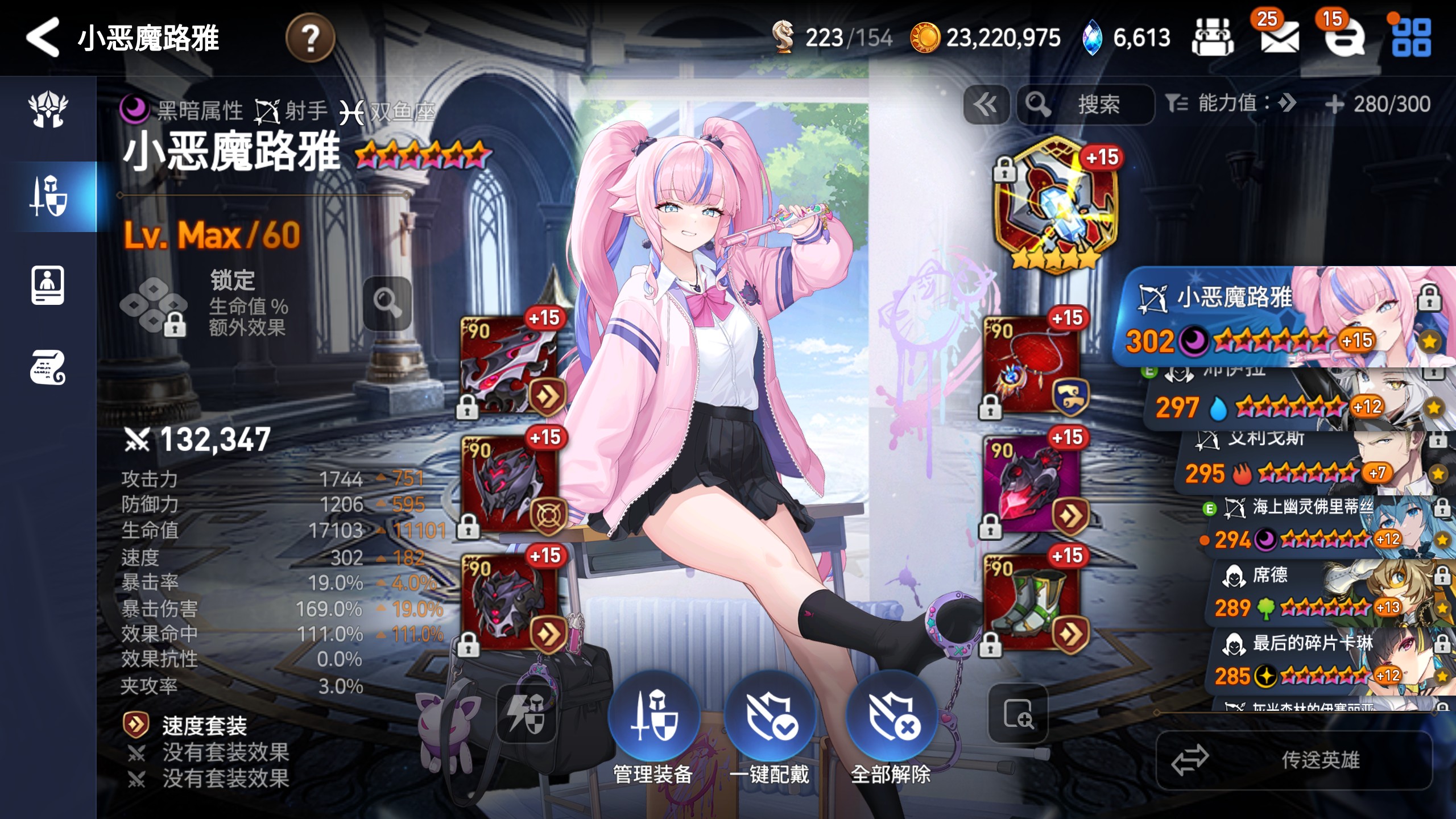
Task: Open the chat bubble icon
Action: click(1345, 38)
